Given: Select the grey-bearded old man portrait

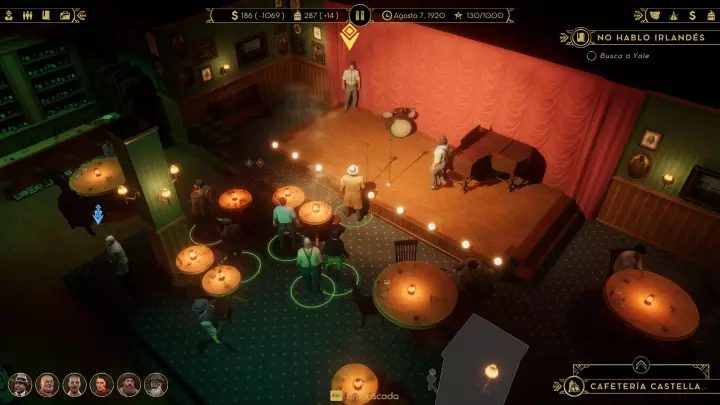Looking at the screenshot, I should point(155,384).
